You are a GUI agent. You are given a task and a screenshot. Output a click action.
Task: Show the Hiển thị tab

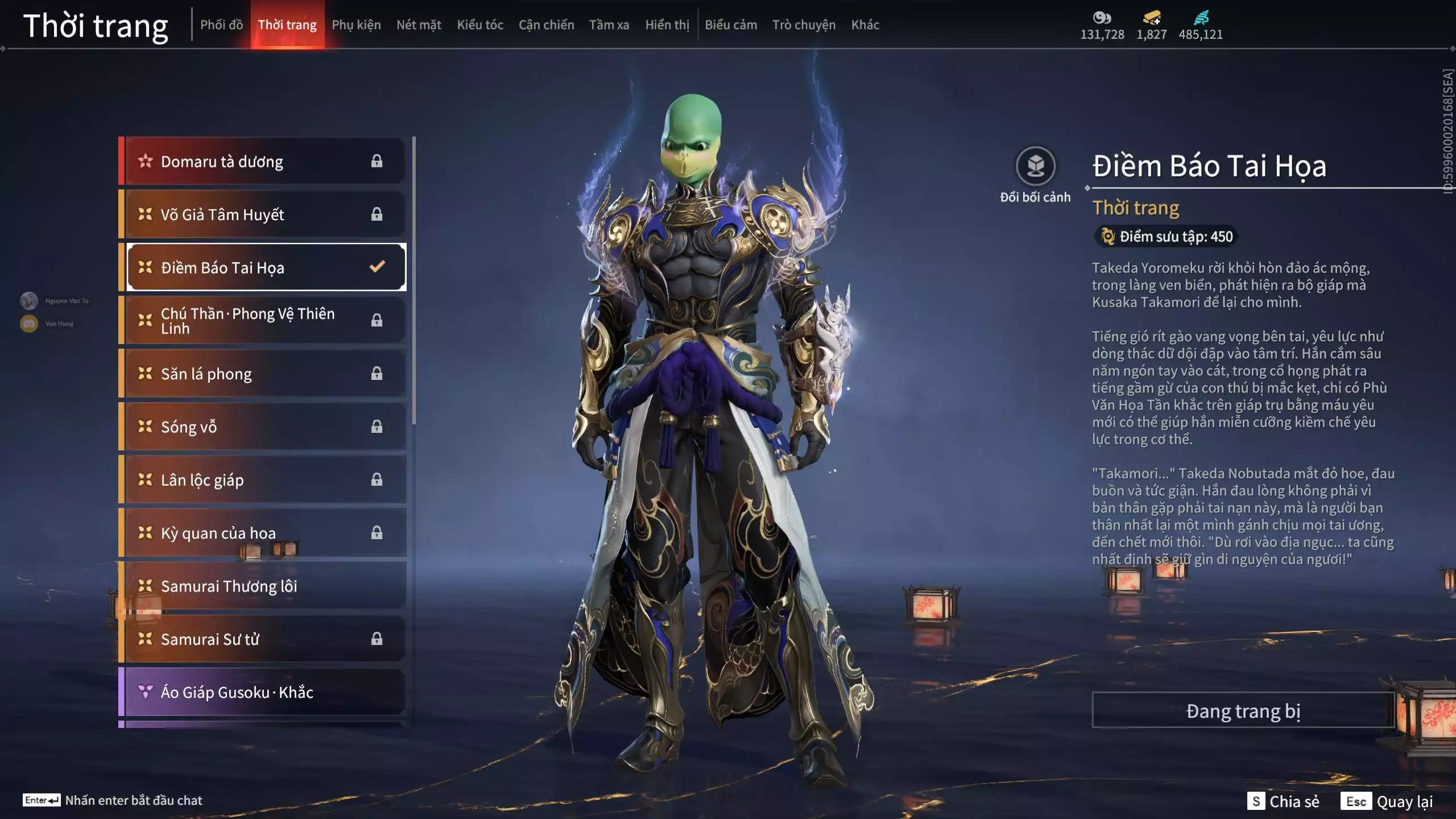pyautogui.click(x=667, y=24)
